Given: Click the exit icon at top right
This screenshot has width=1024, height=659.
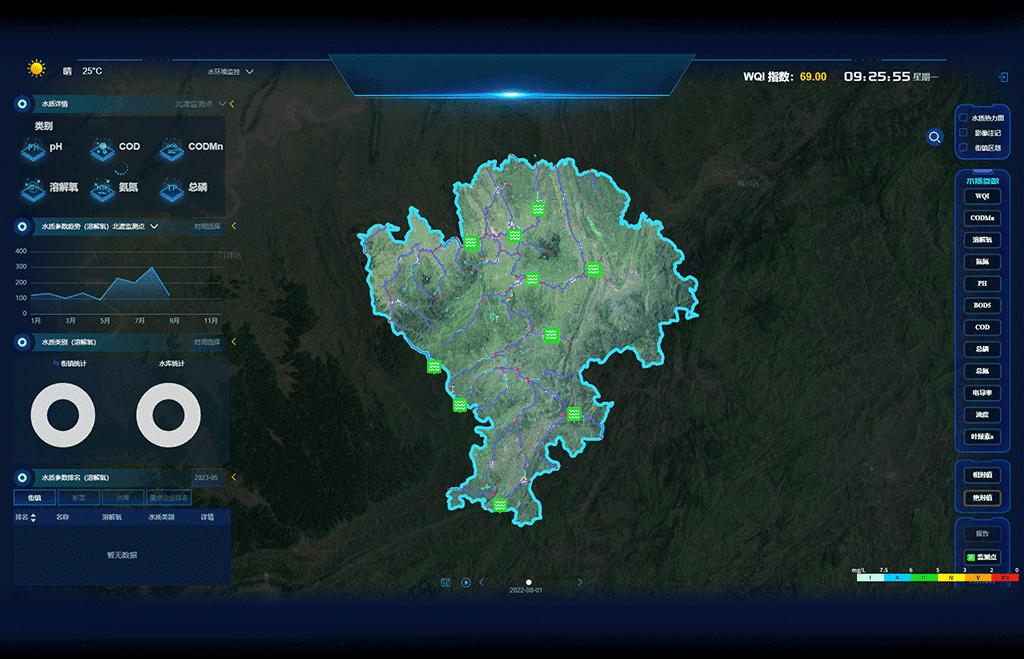Looking at the screenshot, I should (1003, 77).
